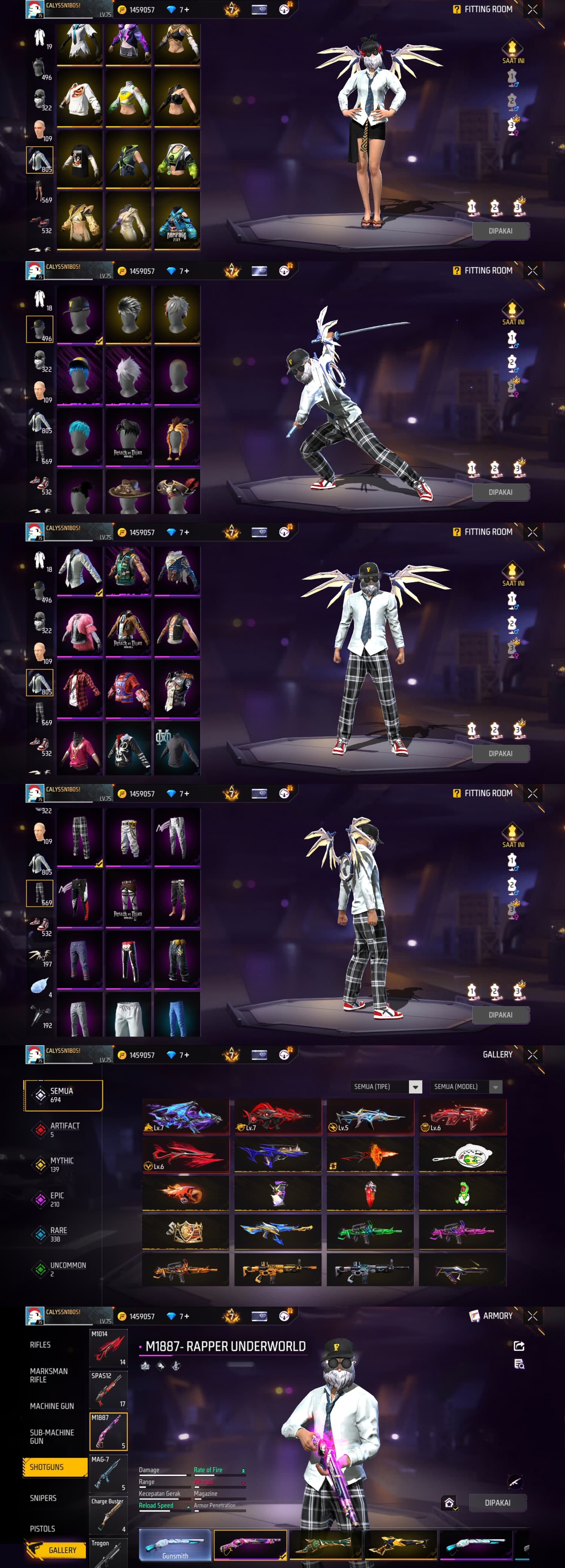Show the SNIPERS weapon list
The width and height of the screenshot is (565, 1568).
[43, 1498]
